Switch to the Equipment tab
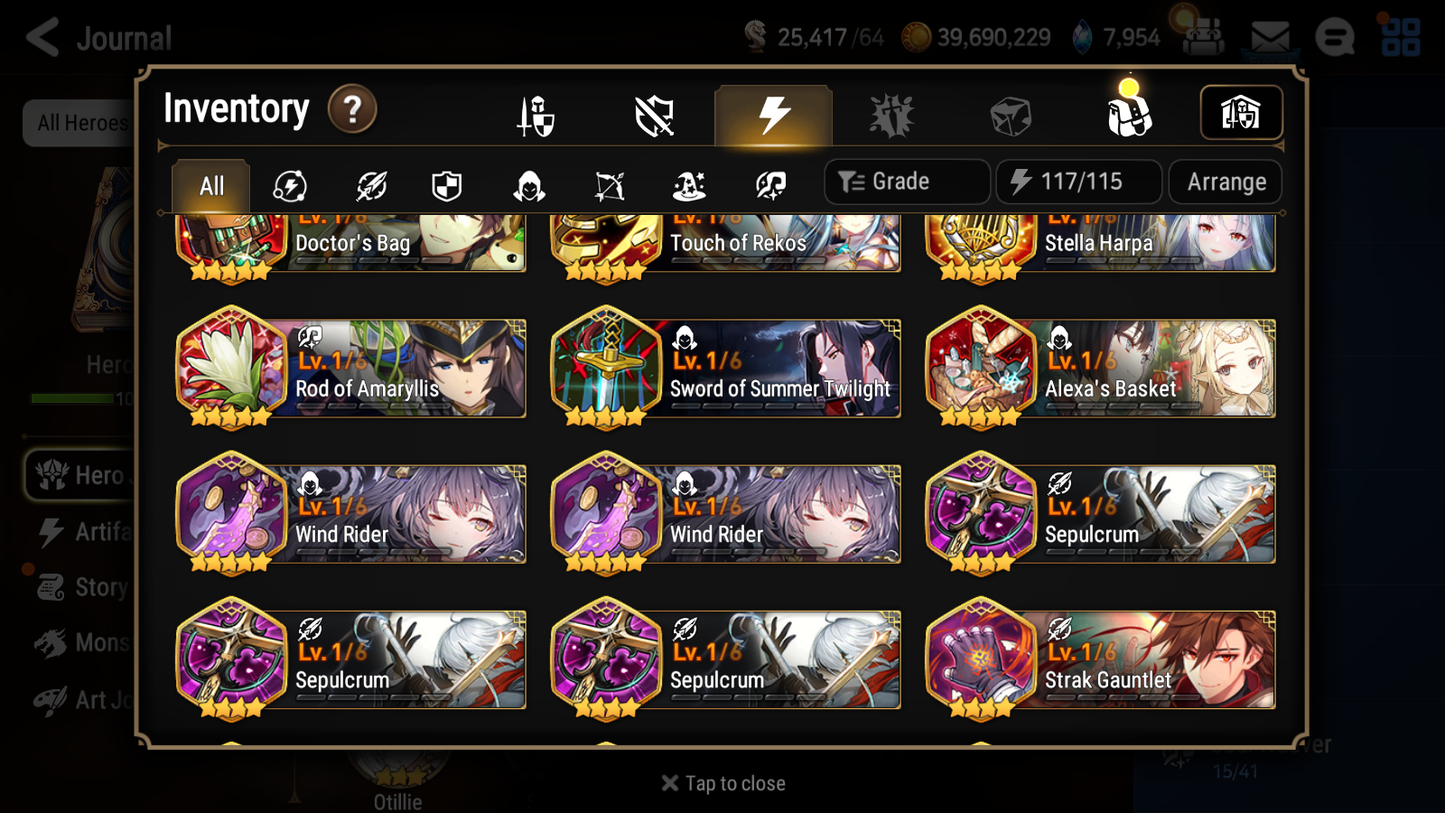Viewport: 1445px width, 813px height. [535, 114]
